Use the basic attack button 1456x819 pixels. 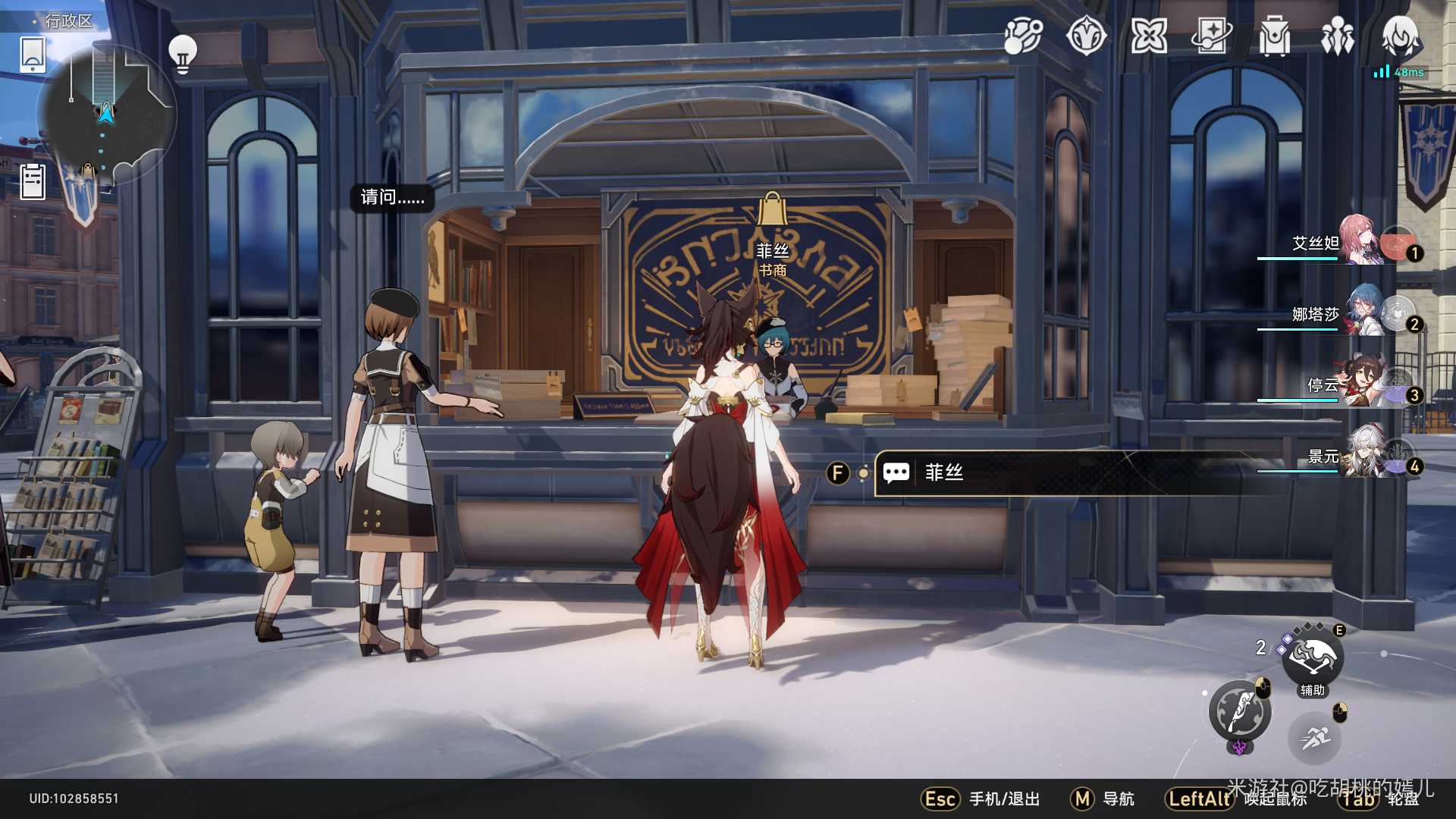pos(1240,711)
